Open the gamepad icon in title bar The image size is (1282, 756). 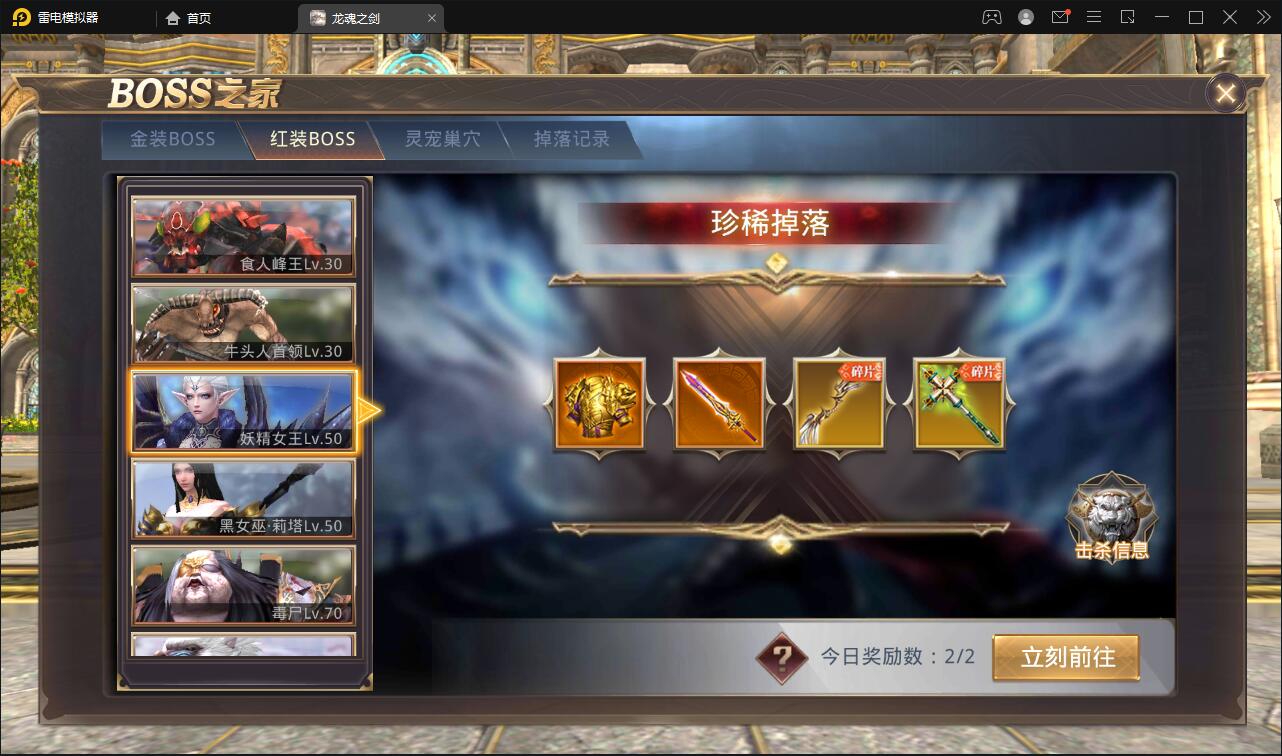(x=993, y=17)
